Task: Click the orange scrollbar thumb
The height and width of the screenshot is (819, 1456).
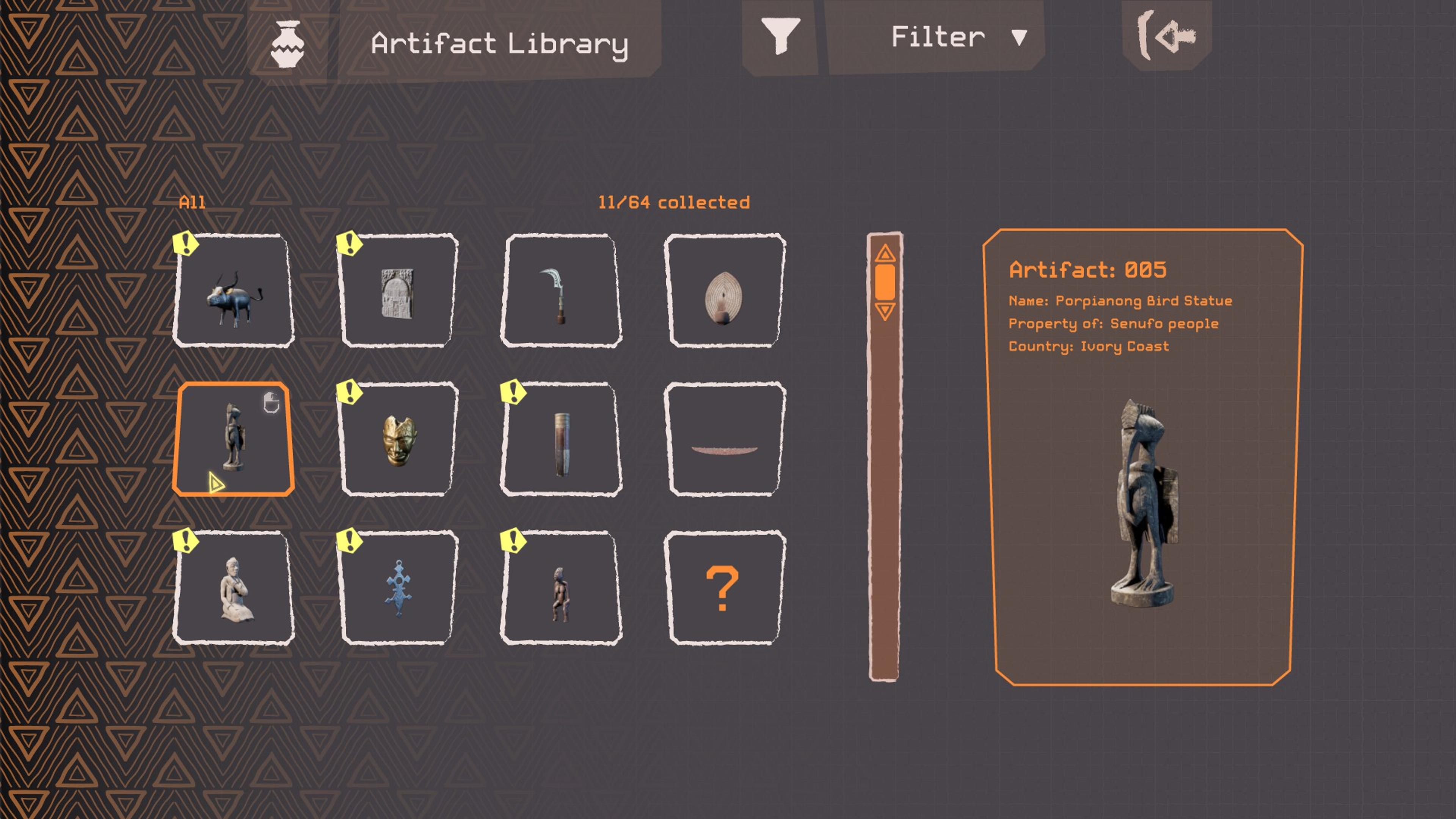Action: [x=885, y=281]
